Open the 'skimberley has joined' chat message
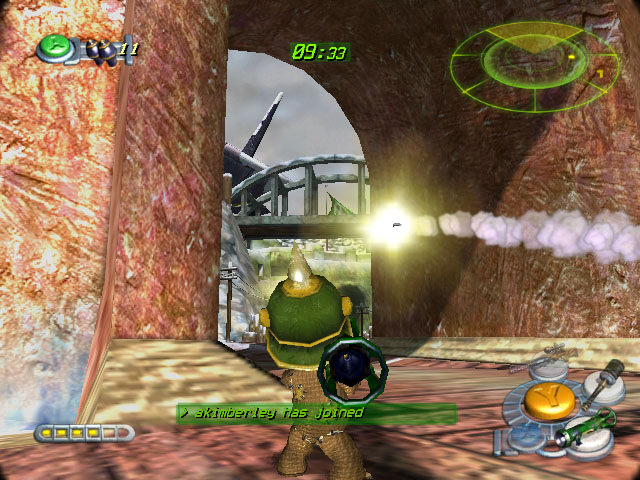Viewport: 640px width, 480px height. (316, 412)
